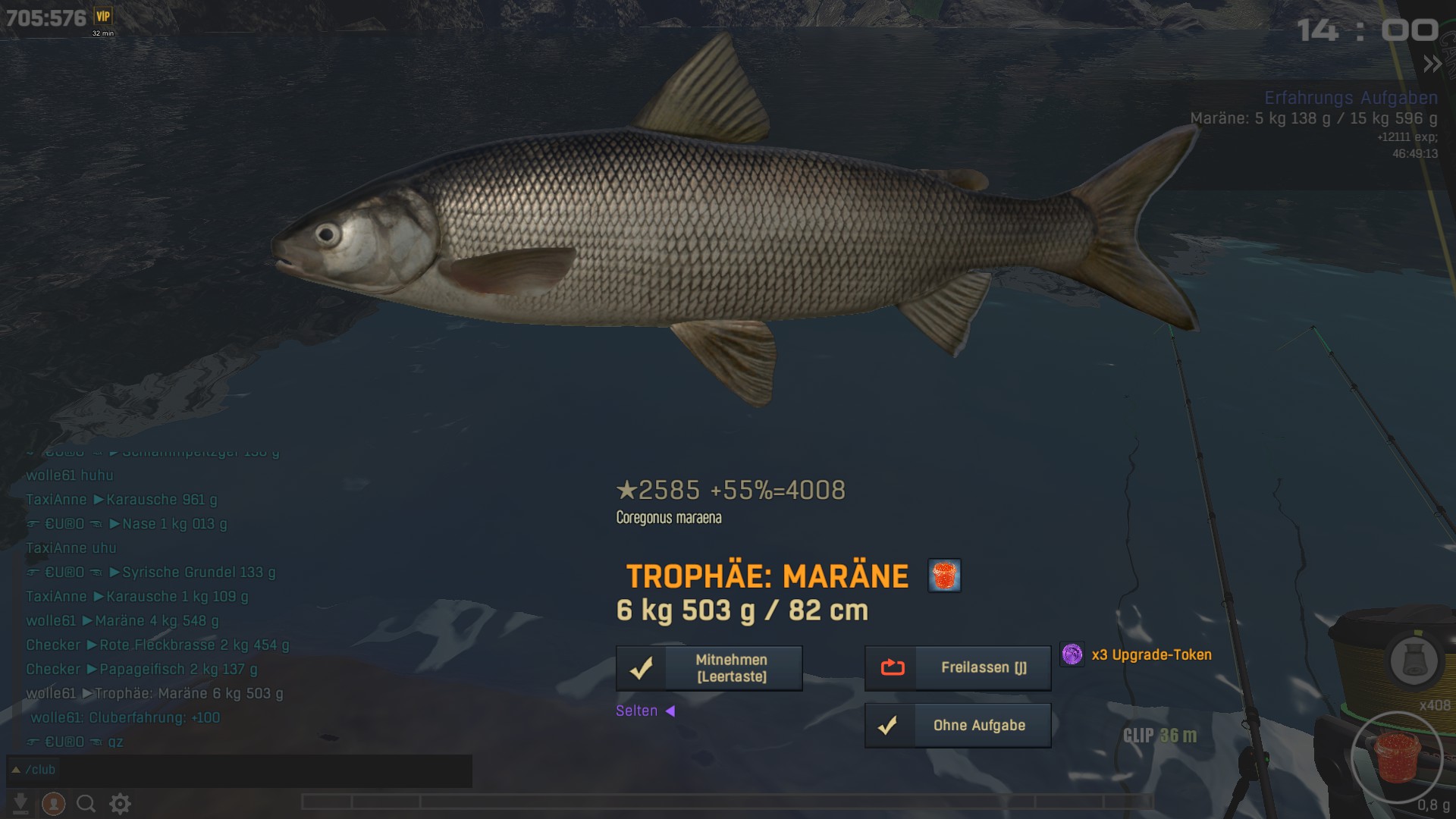
Task: Click the VIP badge
Action: tap(103, 16)
